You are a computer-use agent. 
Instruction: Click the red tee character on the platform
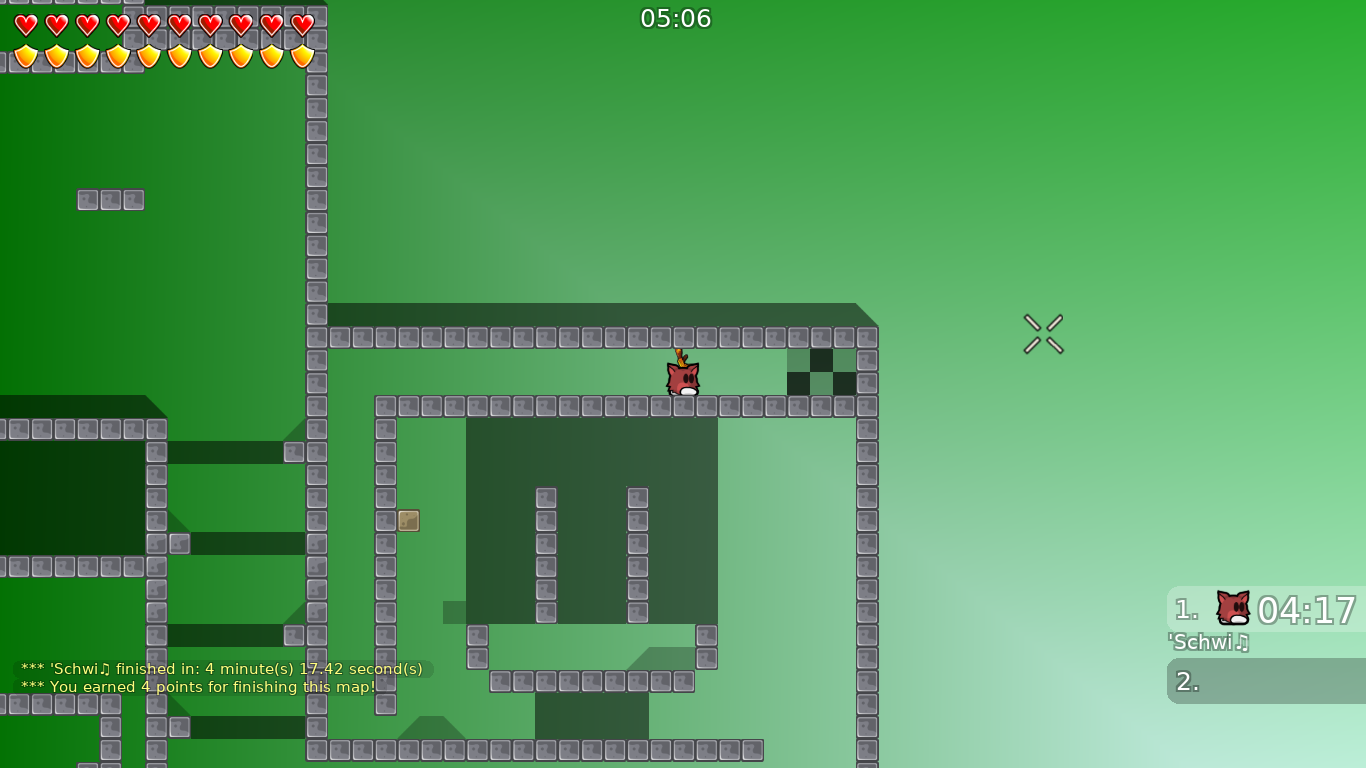[681, 380]
